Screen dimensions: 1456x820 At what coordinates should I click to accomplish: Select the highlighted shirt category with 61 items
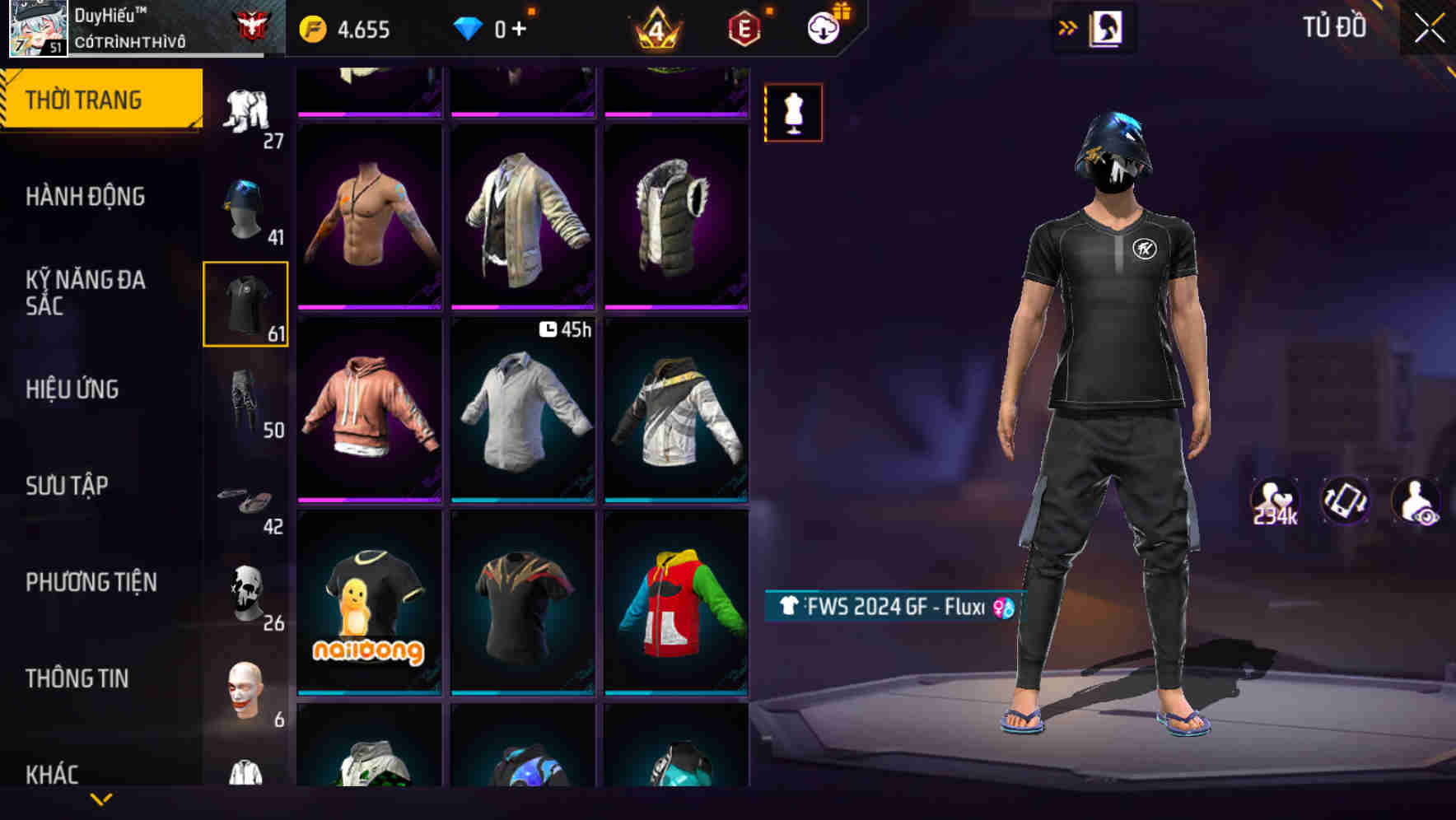[246, 303]
